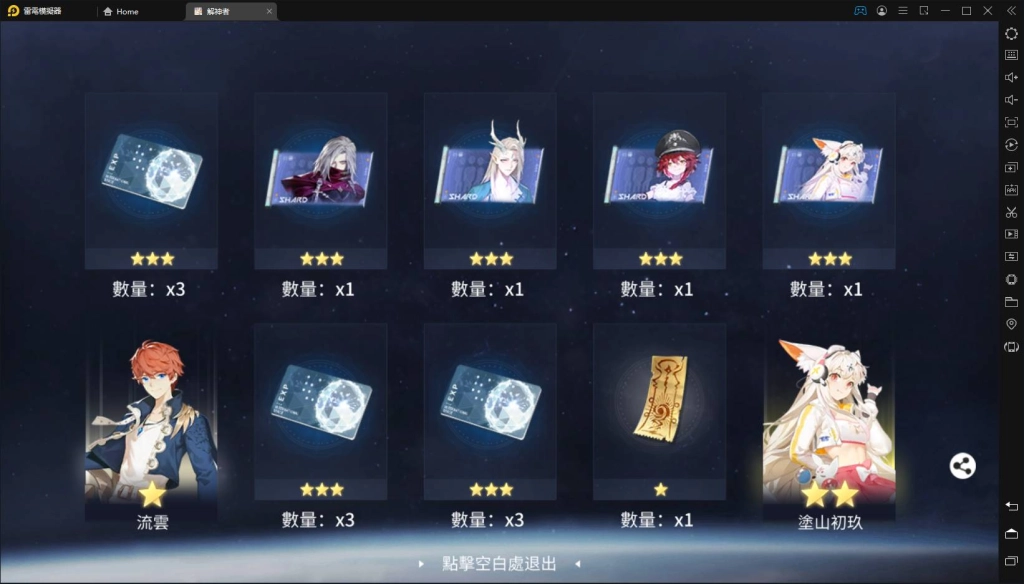Screen dimensions: 1024x584
Task: Switch to the Home tab
Action: click(x=127, y=11)
